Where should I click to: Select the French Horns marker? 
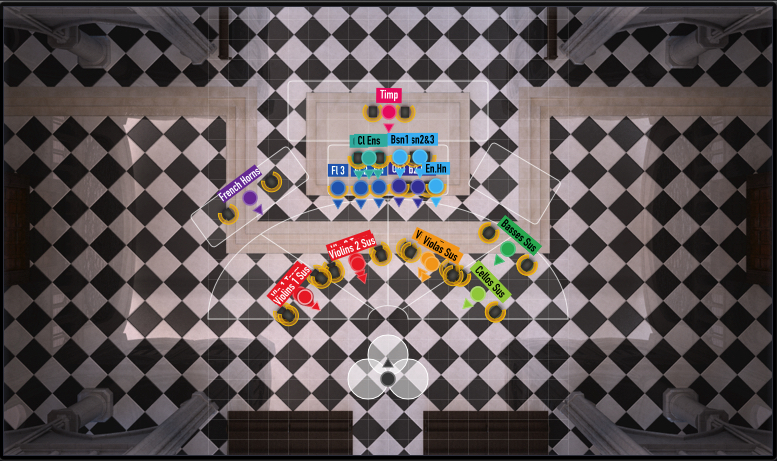(x=249, y=198)
